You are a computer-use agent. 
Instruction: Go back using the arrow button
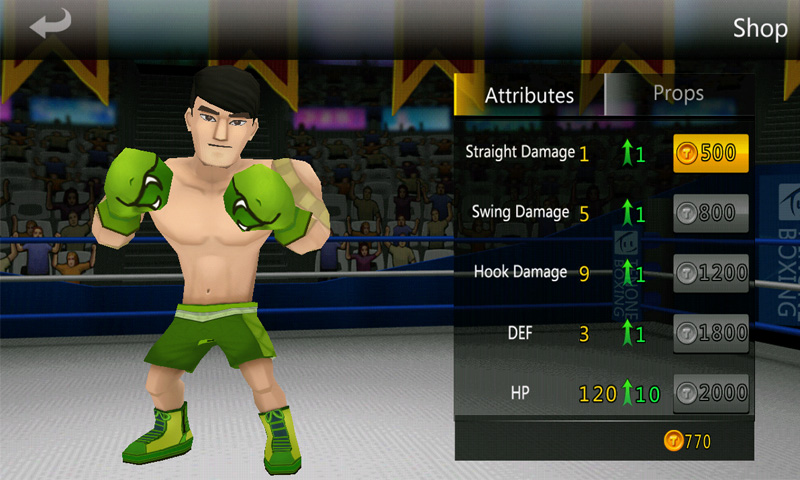point(51,25)
